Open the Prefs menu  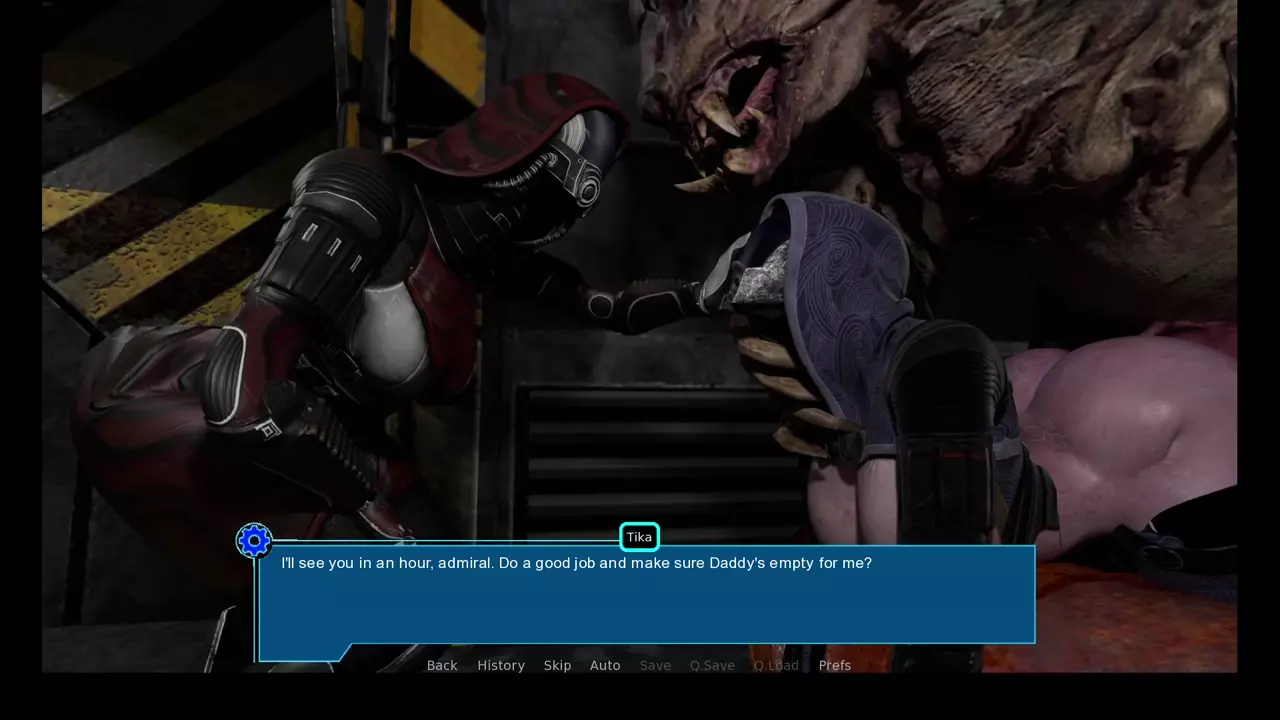(835, 665)
